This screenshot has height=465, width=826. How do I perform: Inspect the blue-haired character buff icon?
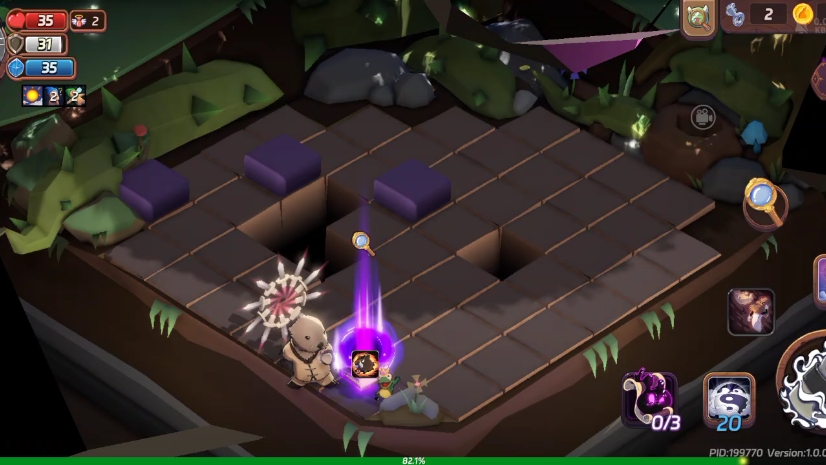pos(54,96)
